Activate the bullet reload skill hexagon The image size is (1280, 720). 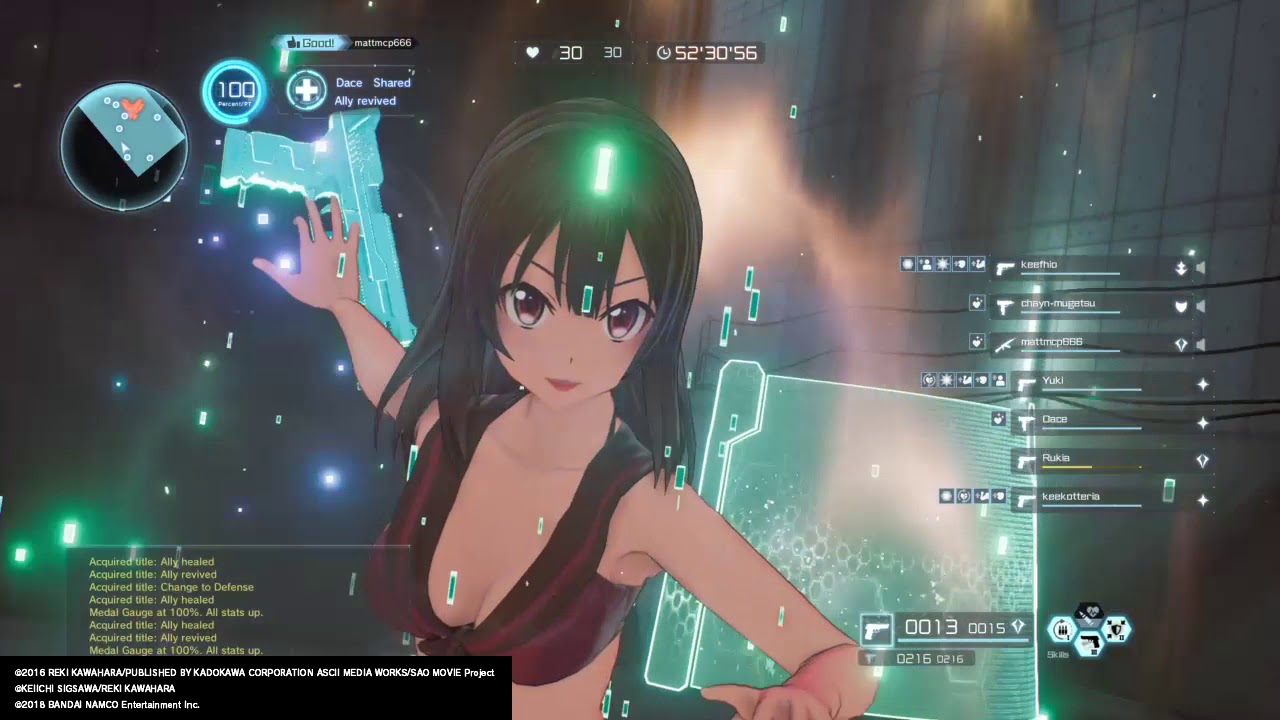pyautogui.click(x=1061, y=629)
